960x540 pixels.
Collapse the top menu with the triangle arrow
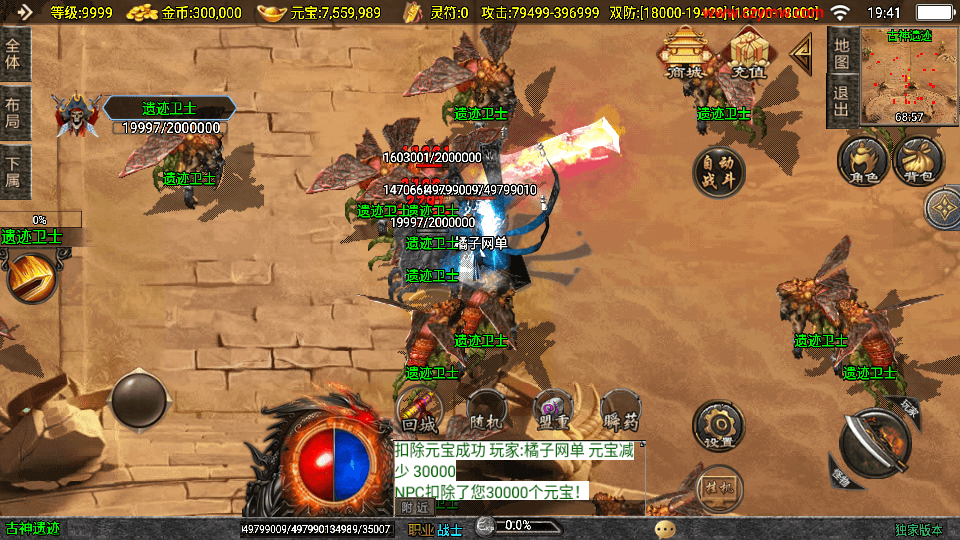pyautogui.click(x=801, y=54)
